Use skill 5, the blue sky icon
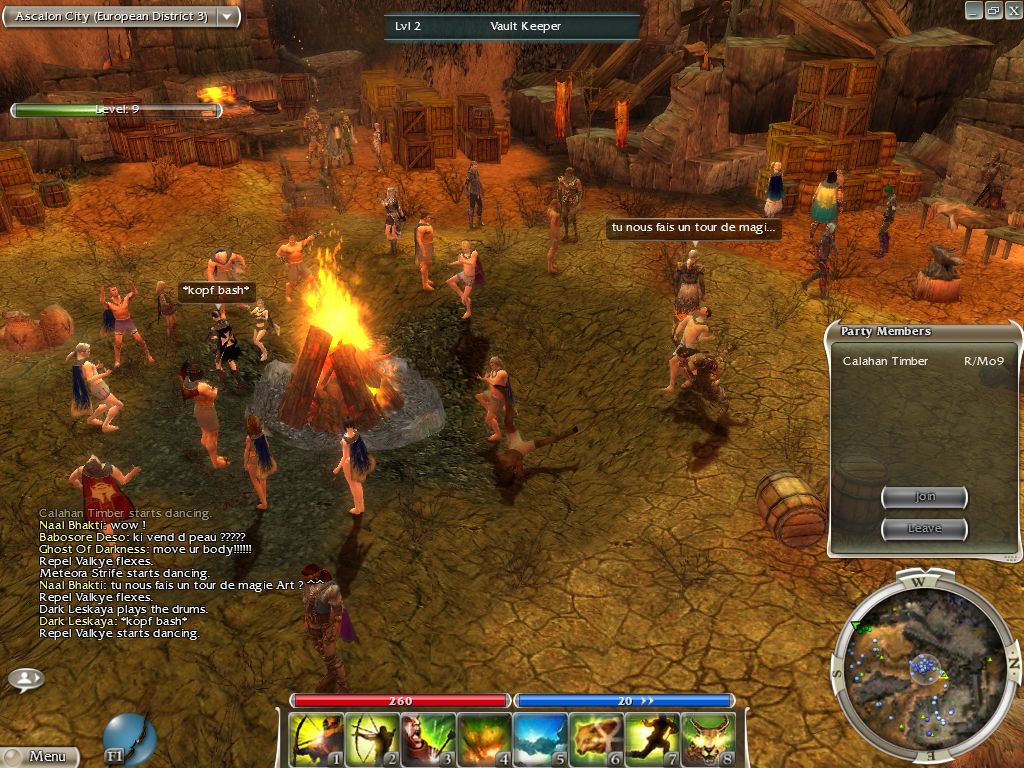 541,740
